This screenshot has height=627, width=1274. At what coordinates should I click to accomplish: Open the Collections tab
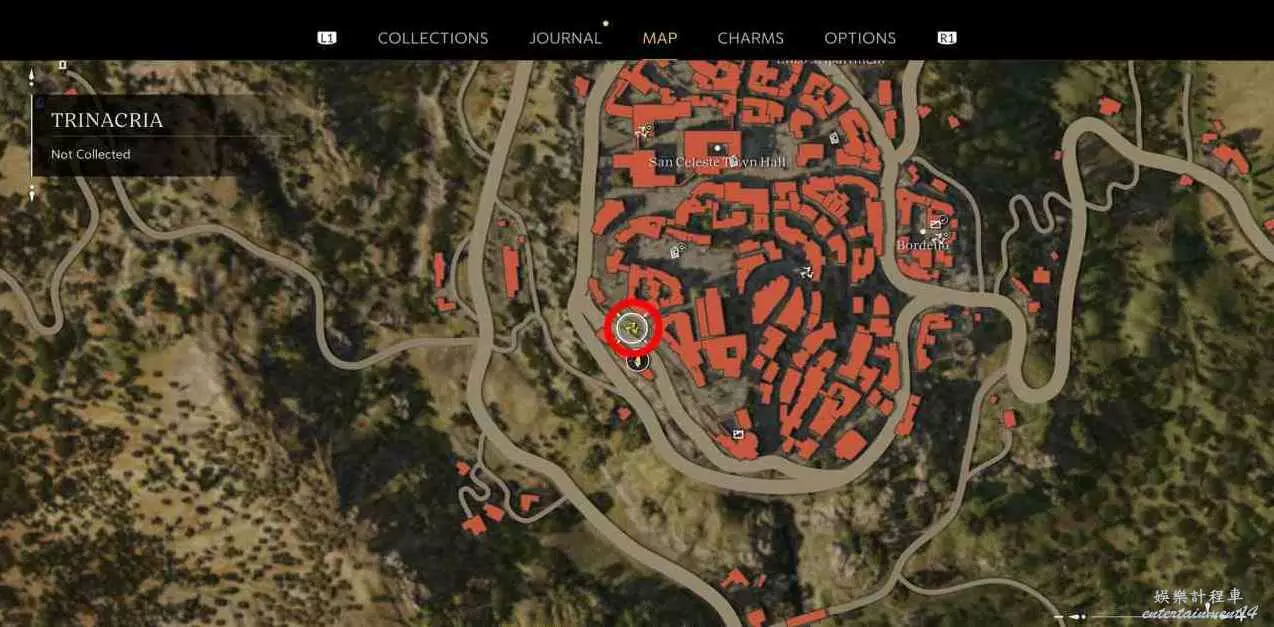pyautogui.click(x=432, y=38)
